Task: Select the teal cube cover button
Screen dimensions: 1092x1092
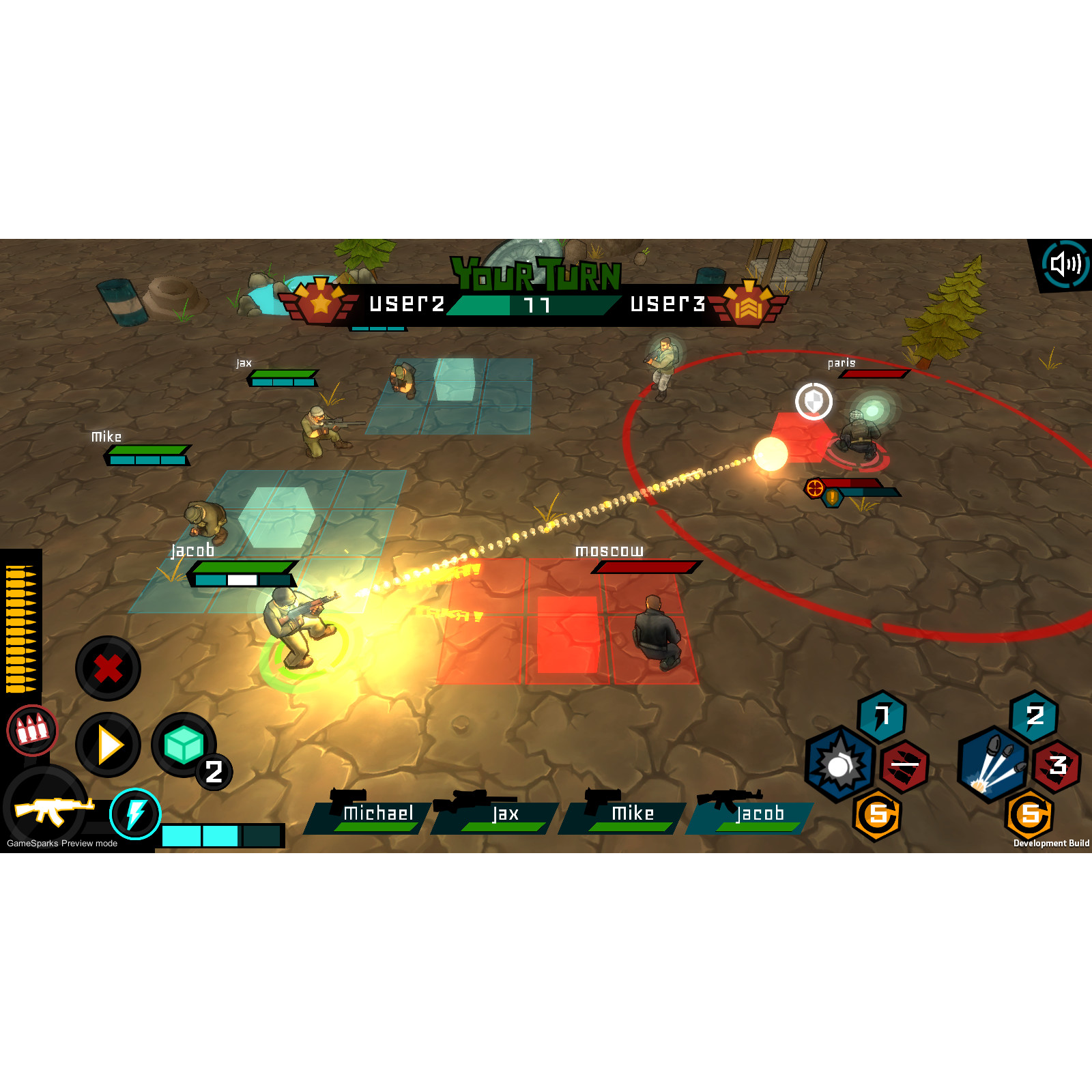Action: tap(183, 745)
